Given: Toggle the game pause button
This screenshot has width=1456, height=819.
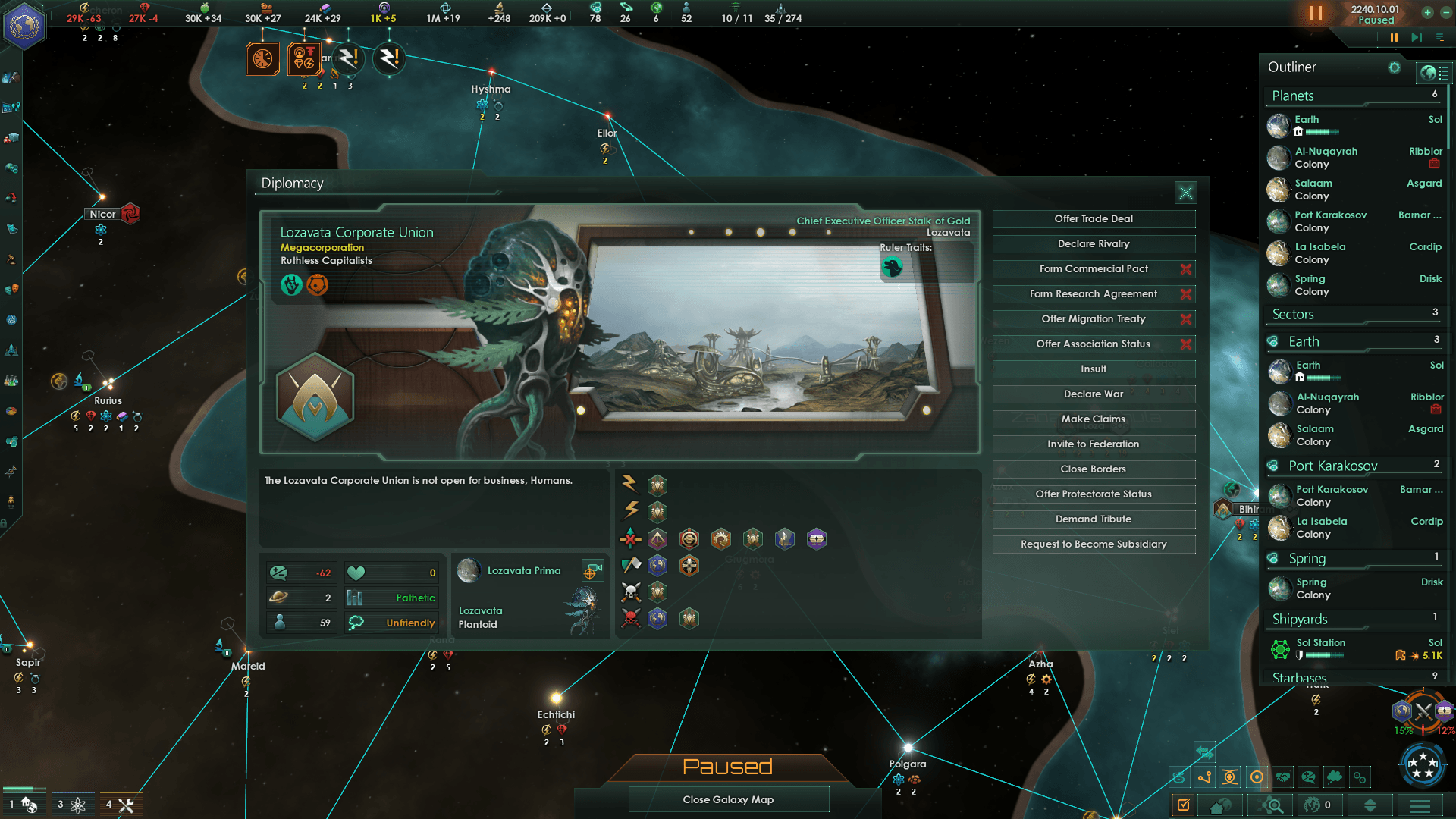Looking at the screenshot, I should tap(1394, 37).
